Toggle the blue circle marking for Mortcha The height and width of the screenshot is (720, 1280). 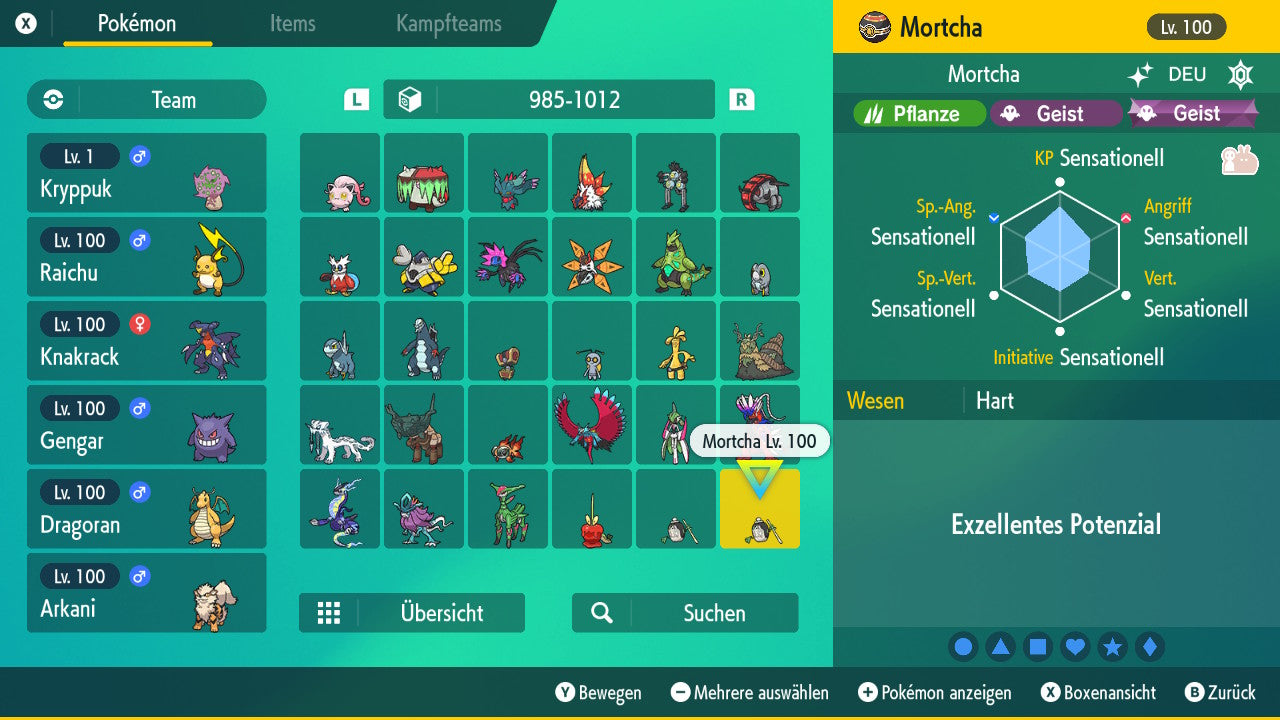[963, 646]
